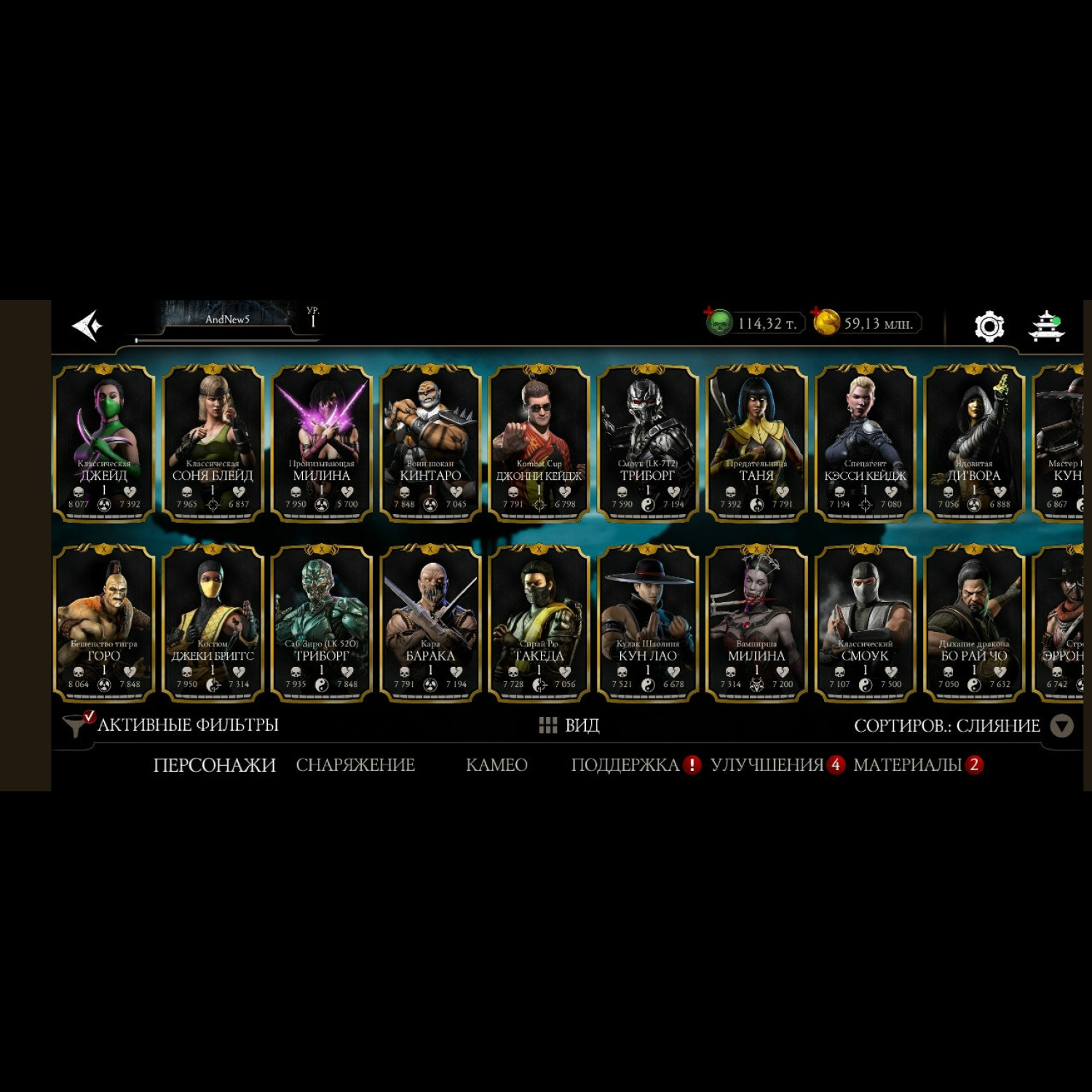Open the pagoda home icon
Screen dimensions: 1092x1092
1046,325
